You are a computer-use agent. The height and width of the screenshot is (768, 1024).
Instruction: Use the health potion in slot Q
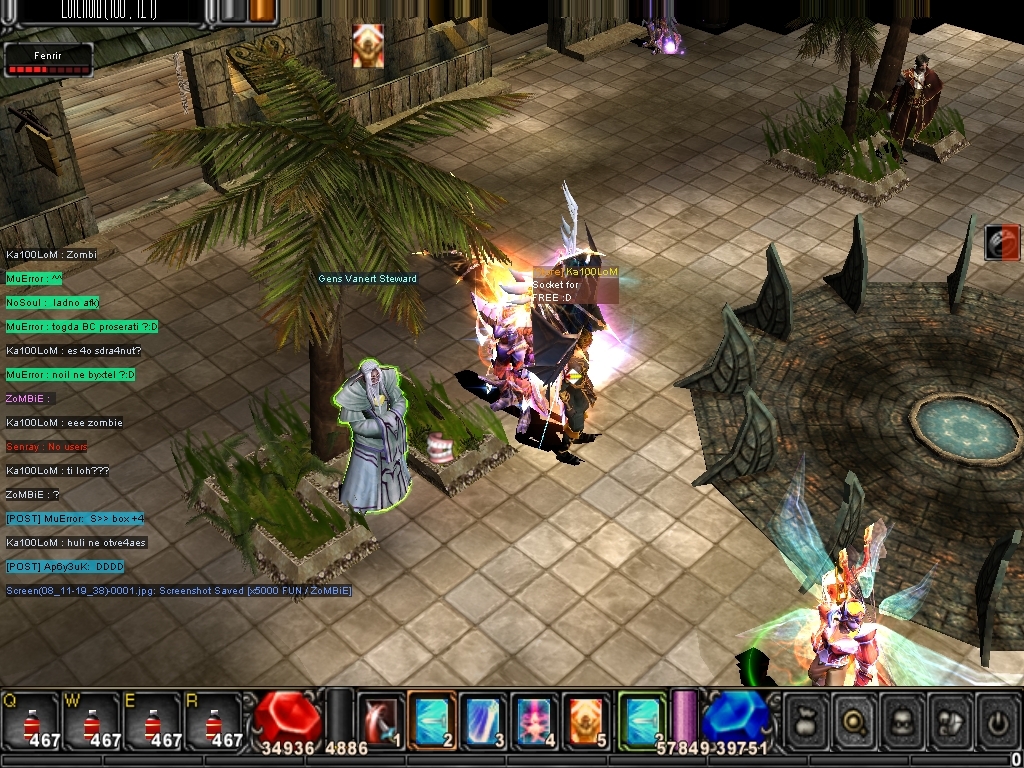point(30,718)
